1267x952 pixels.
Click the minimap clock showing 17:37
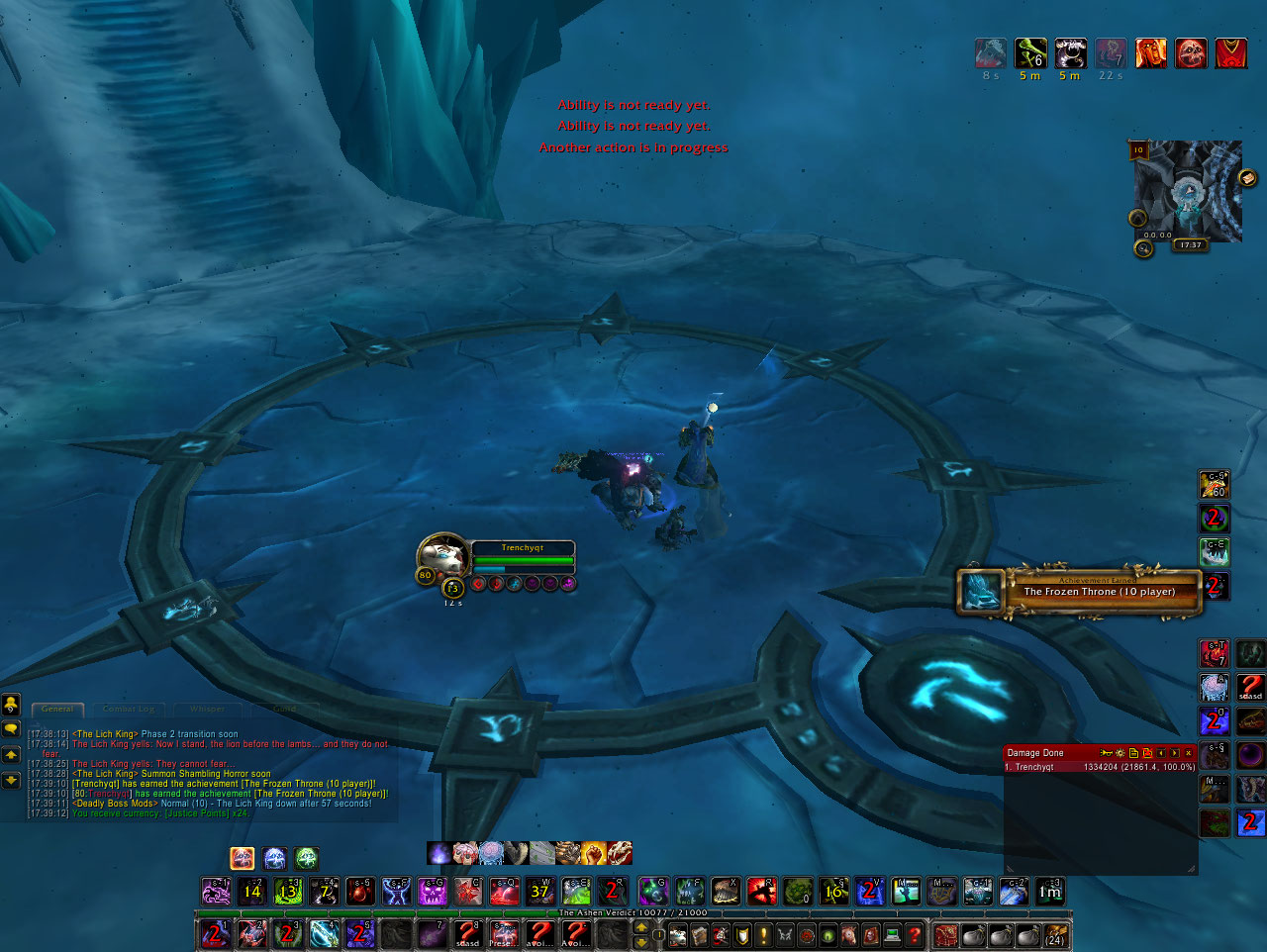pos(1191,244)
